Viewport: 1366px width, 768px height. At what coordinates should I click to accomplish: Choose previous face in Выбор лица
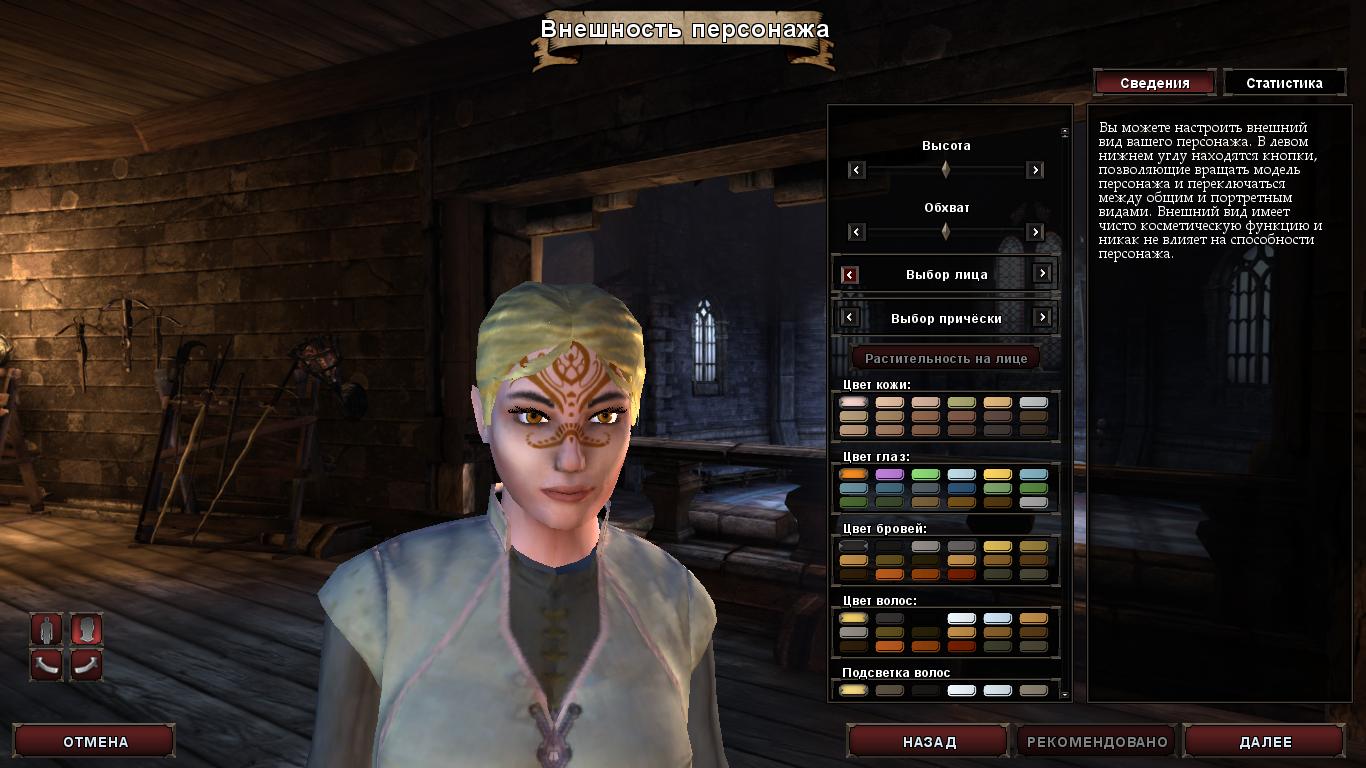click(x=850, y=274)
